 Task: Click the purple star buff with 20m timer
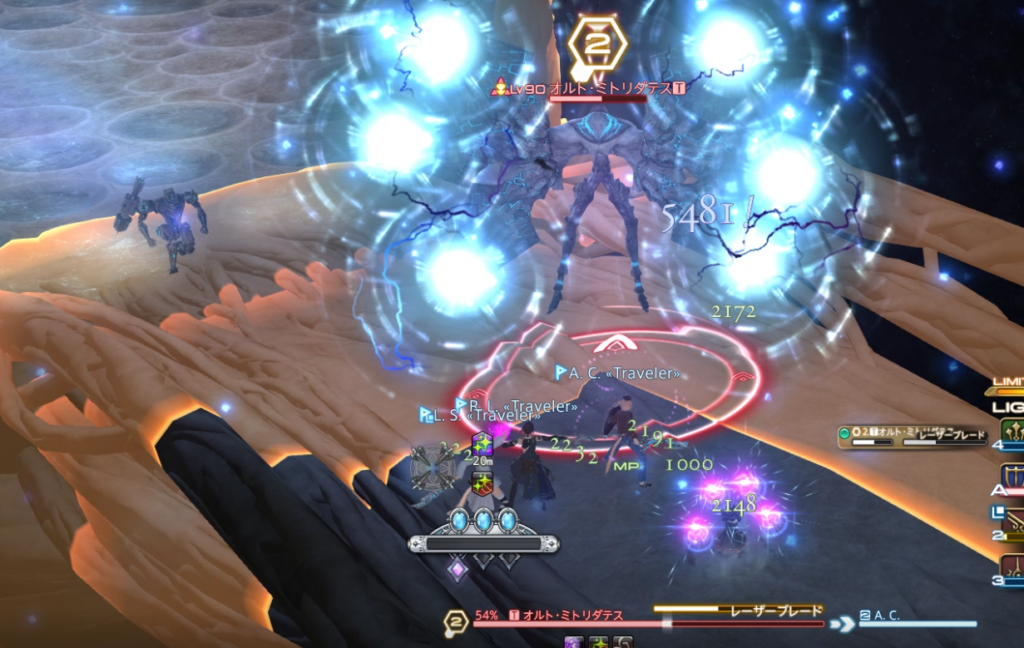[483, 444]
